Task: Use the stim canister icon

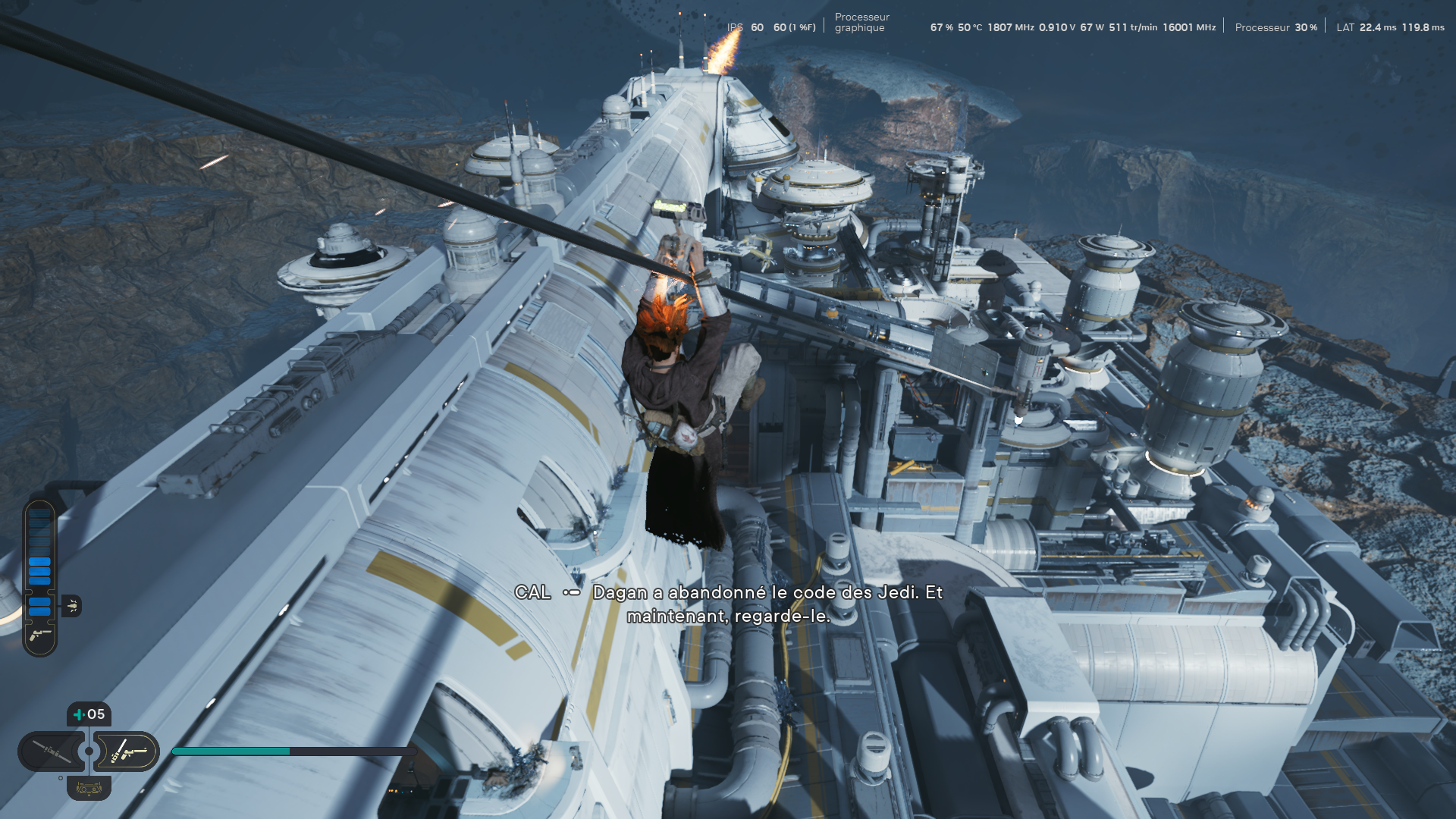Action: (89, 714)
